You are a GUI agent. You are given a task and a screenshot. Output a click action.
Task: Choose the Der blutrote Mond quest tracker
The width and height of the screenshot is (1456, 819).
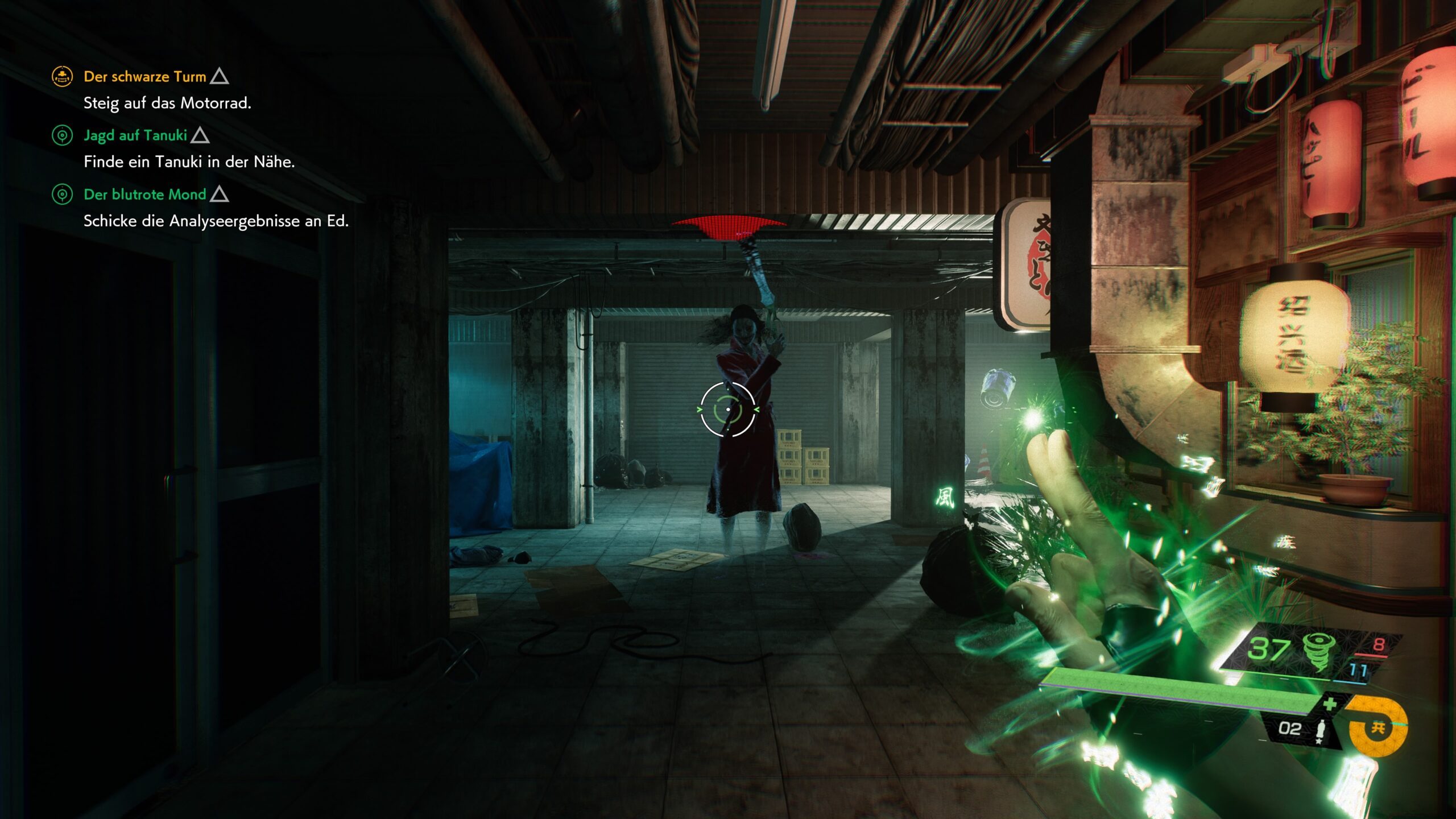(144, 195)
